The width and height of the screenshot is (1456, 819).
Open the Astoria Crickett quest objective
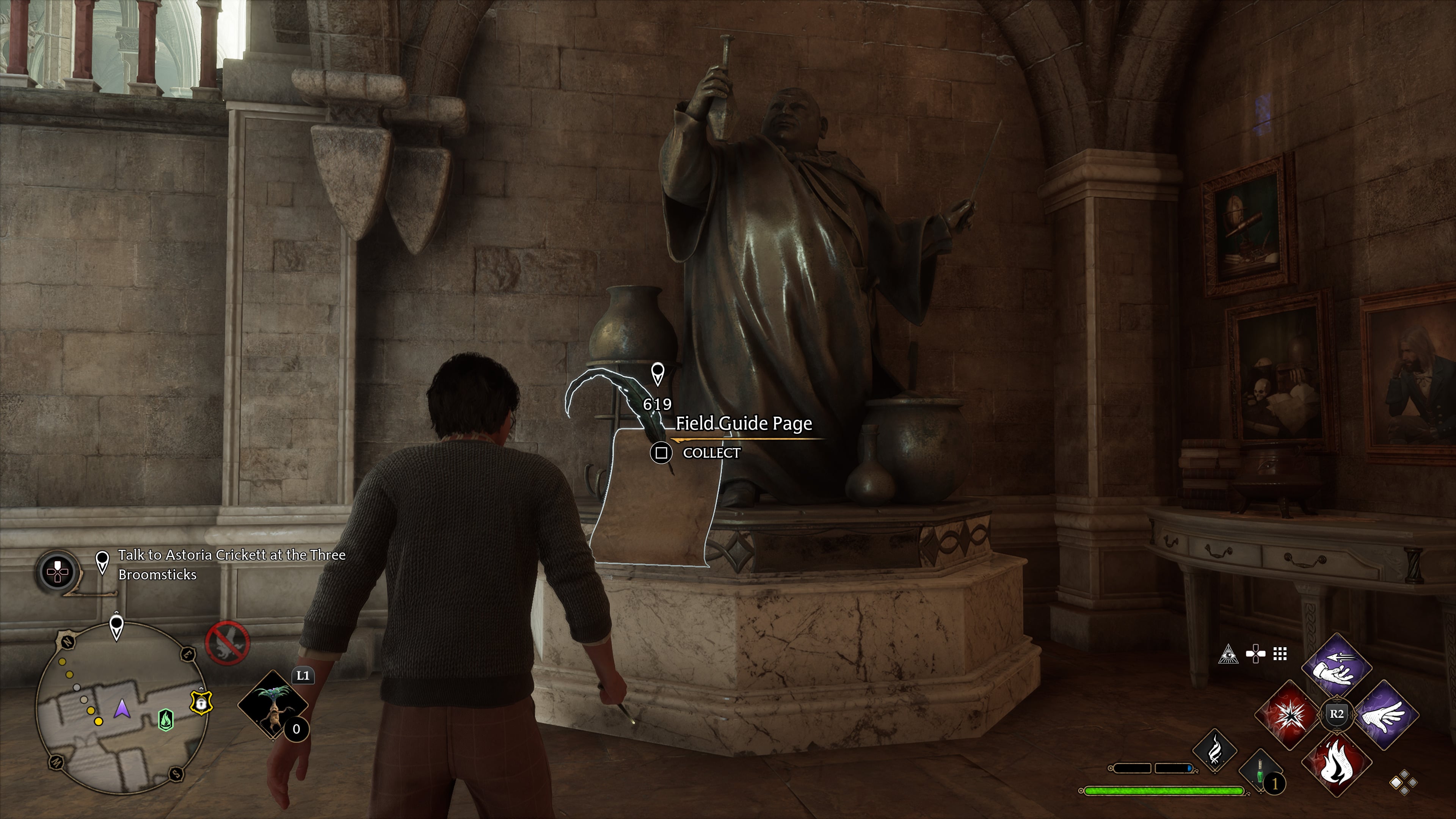pyautogui.click(x=231, y=564)
